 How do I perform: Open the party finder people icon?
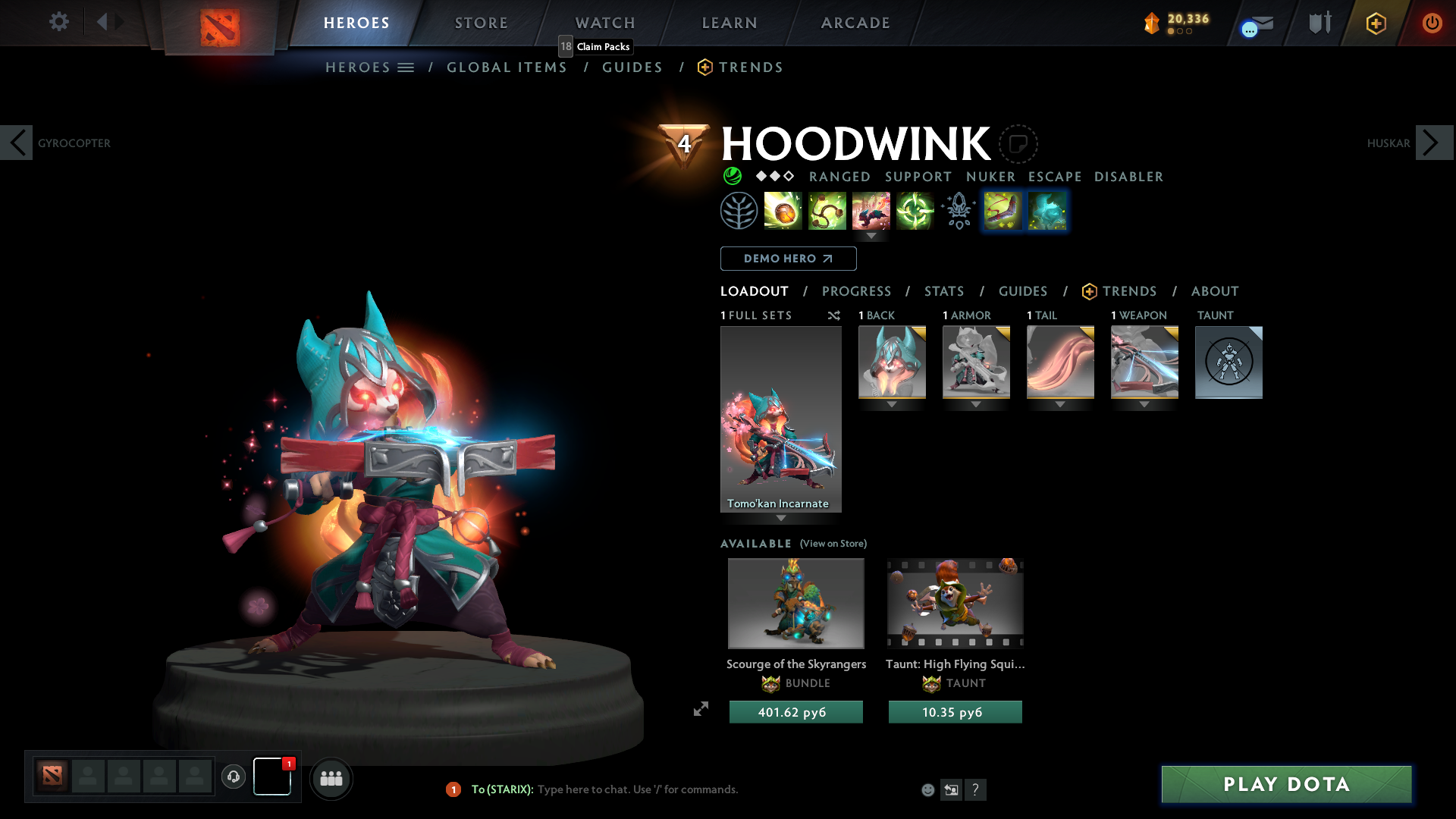(331, 779)
